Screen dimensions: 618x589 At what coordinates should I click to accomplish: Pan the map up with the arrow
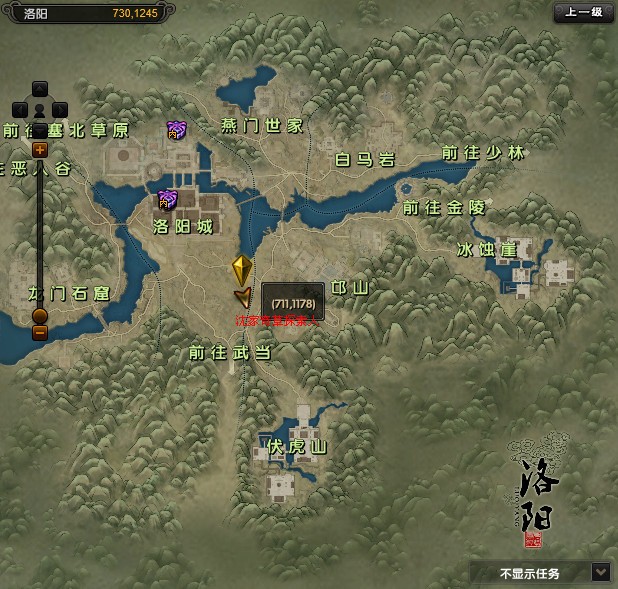40,88
